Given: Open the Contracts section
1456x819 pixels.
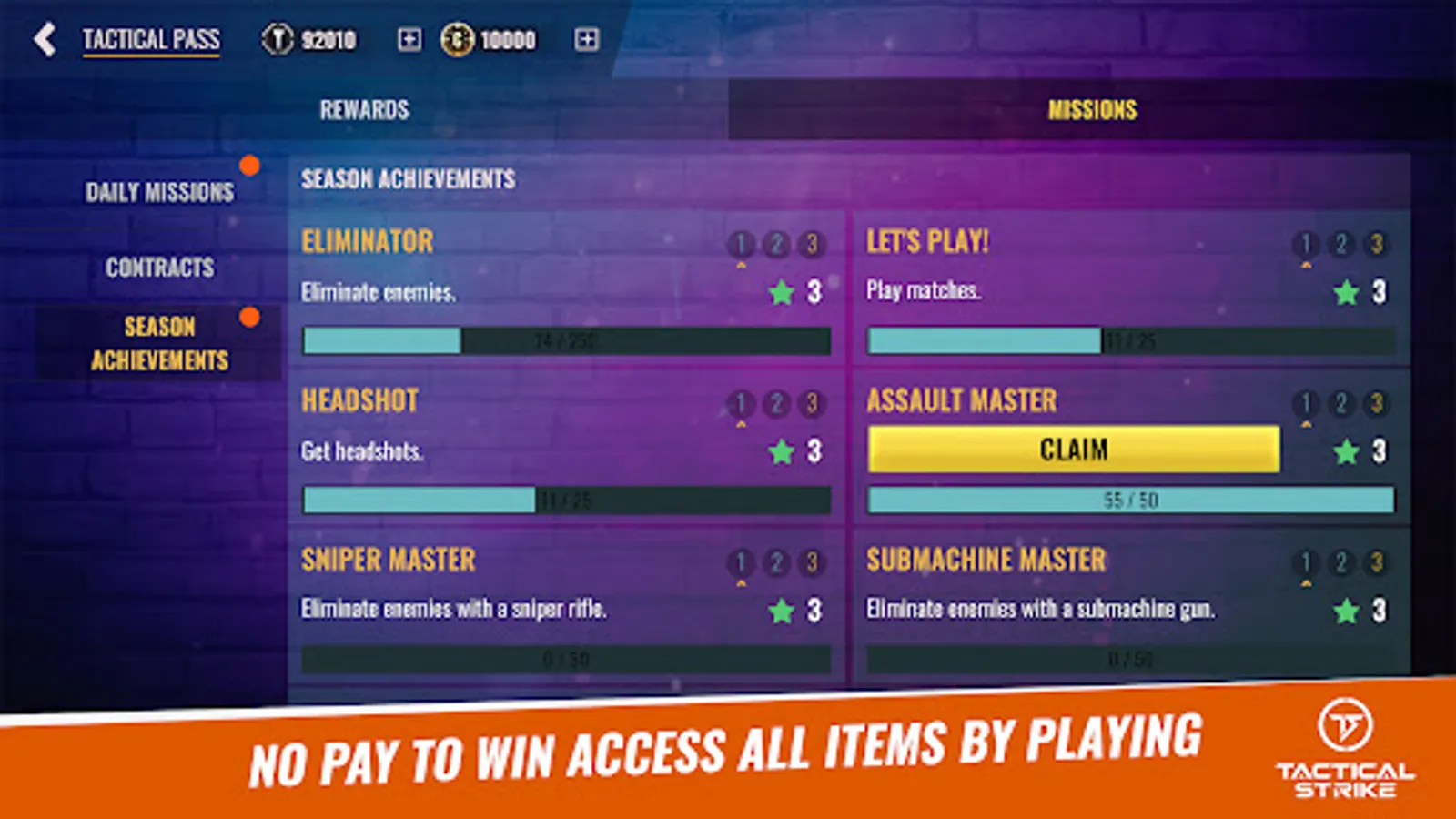Looking at the screenshot, I should click(x=159, y=268).
